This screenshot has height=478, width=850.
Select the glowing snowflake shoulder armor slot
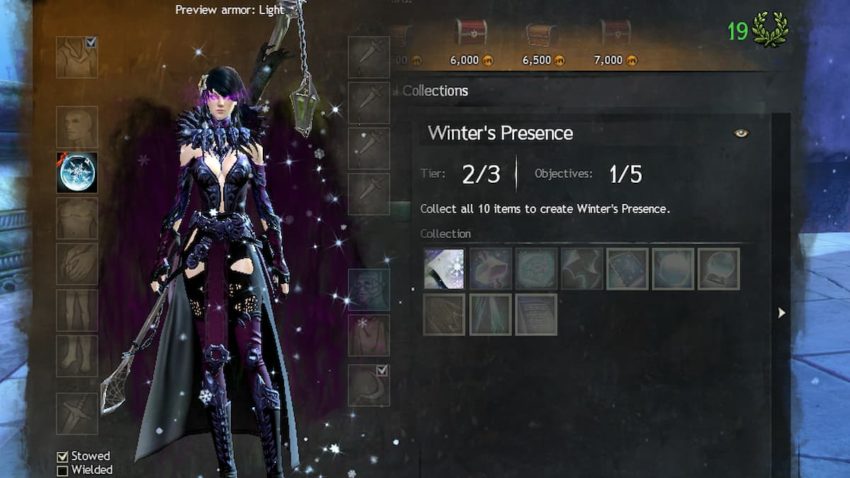click(77, 173)
